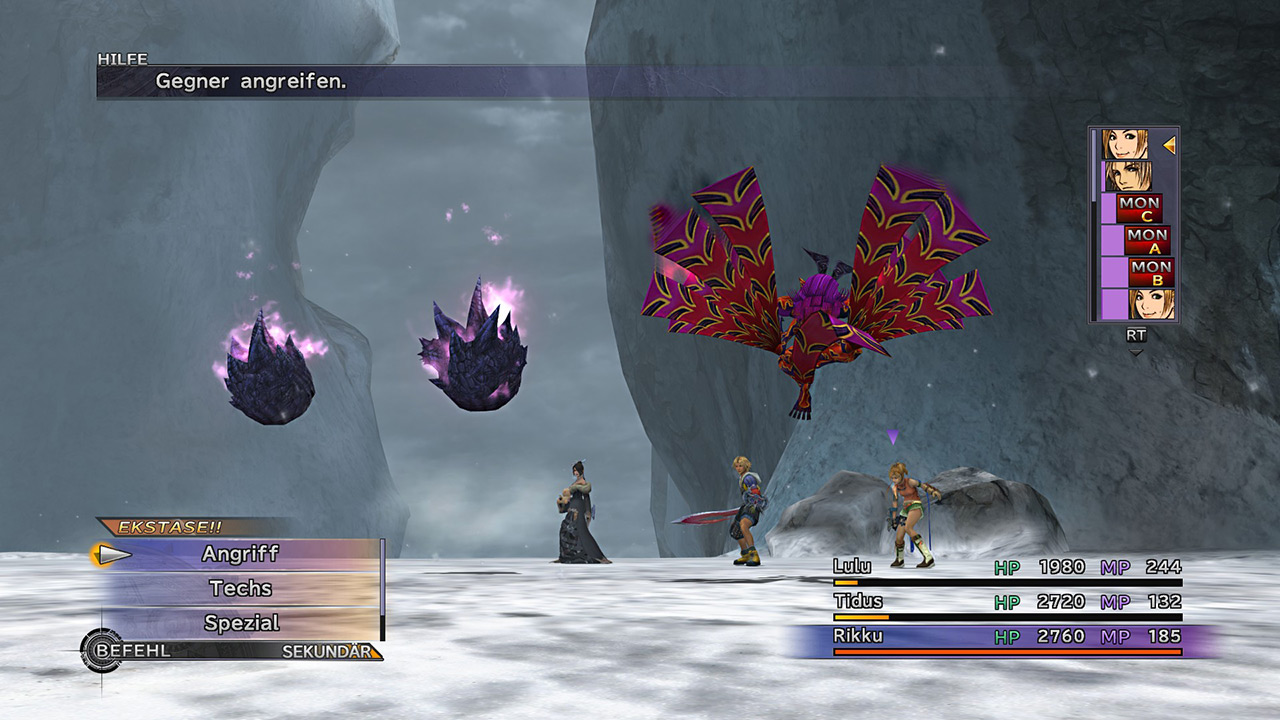Click Rikku's highlighted party status row
This screenshot has height=720, width=1280.
click(1007, 638)
